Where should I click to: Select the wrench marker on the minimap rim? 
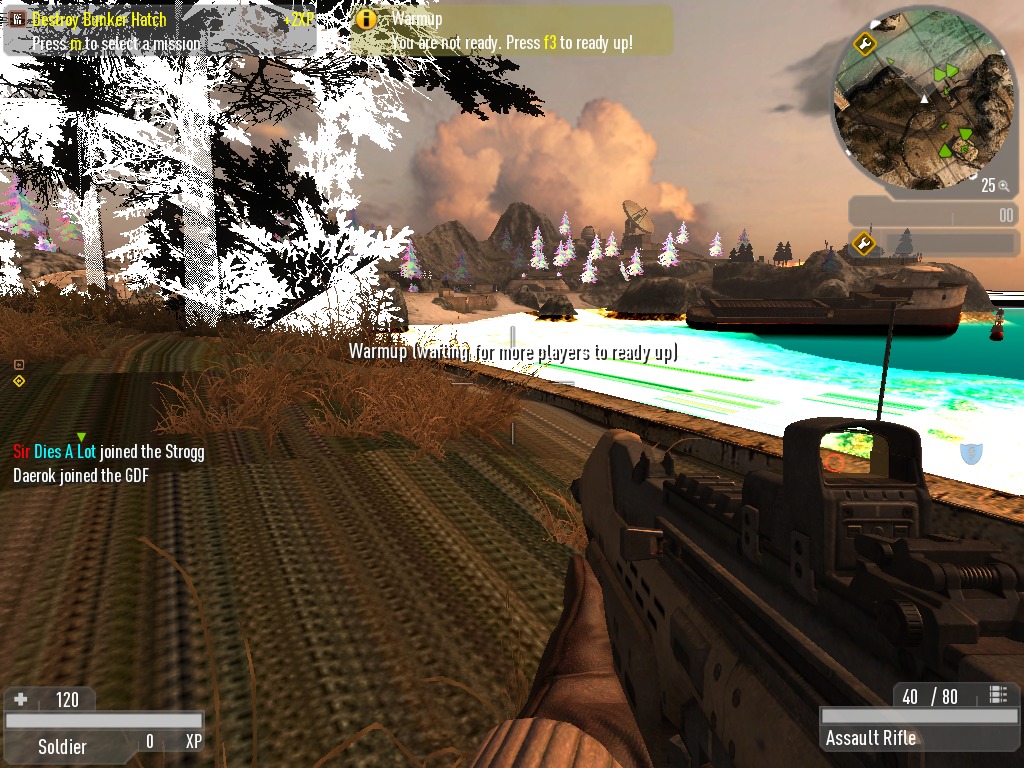pyautogui.click(x=865, y=44)
